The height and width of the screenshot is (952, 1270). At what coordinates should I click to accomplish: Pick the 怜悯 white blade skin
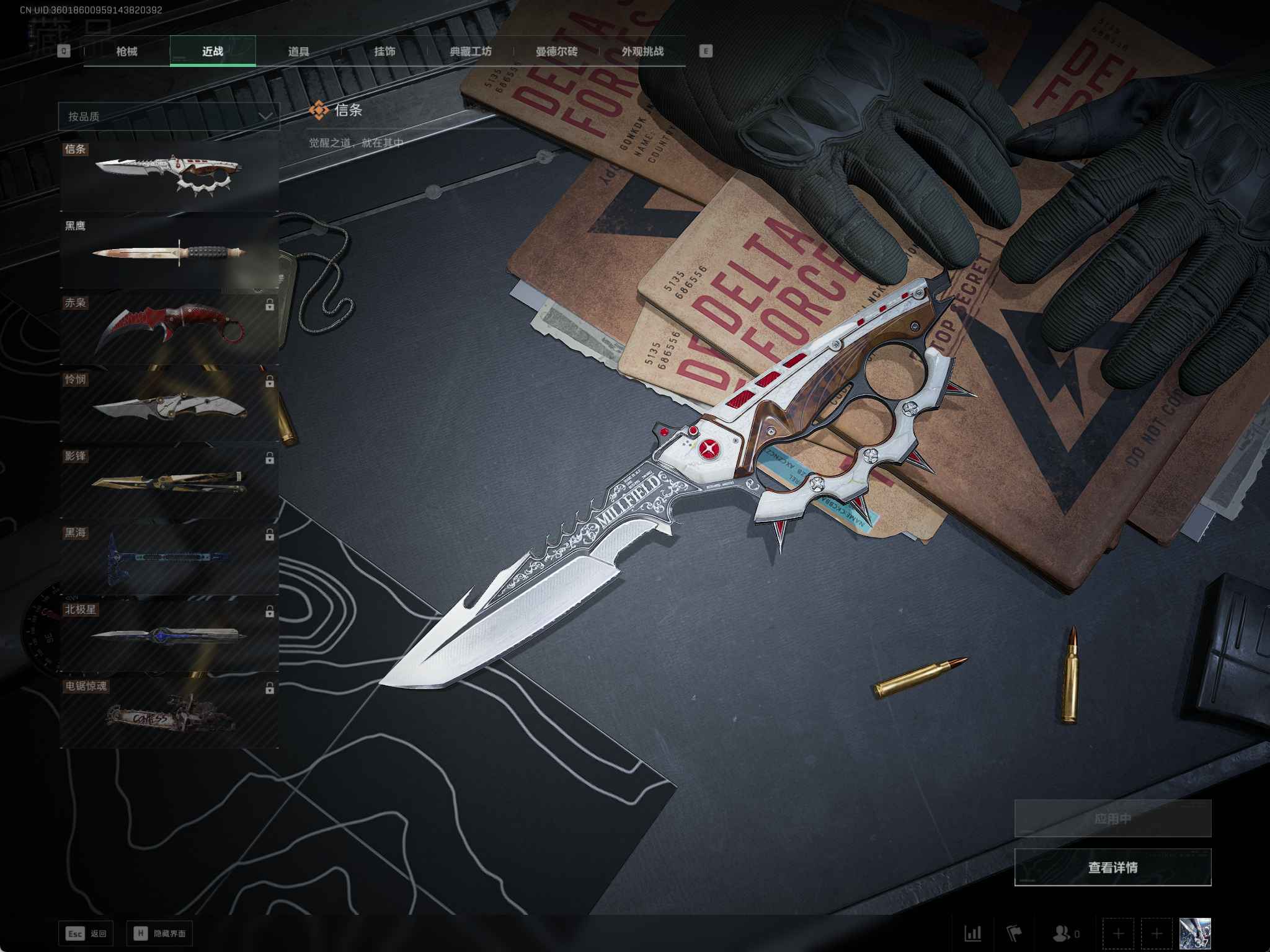point(169,405)
